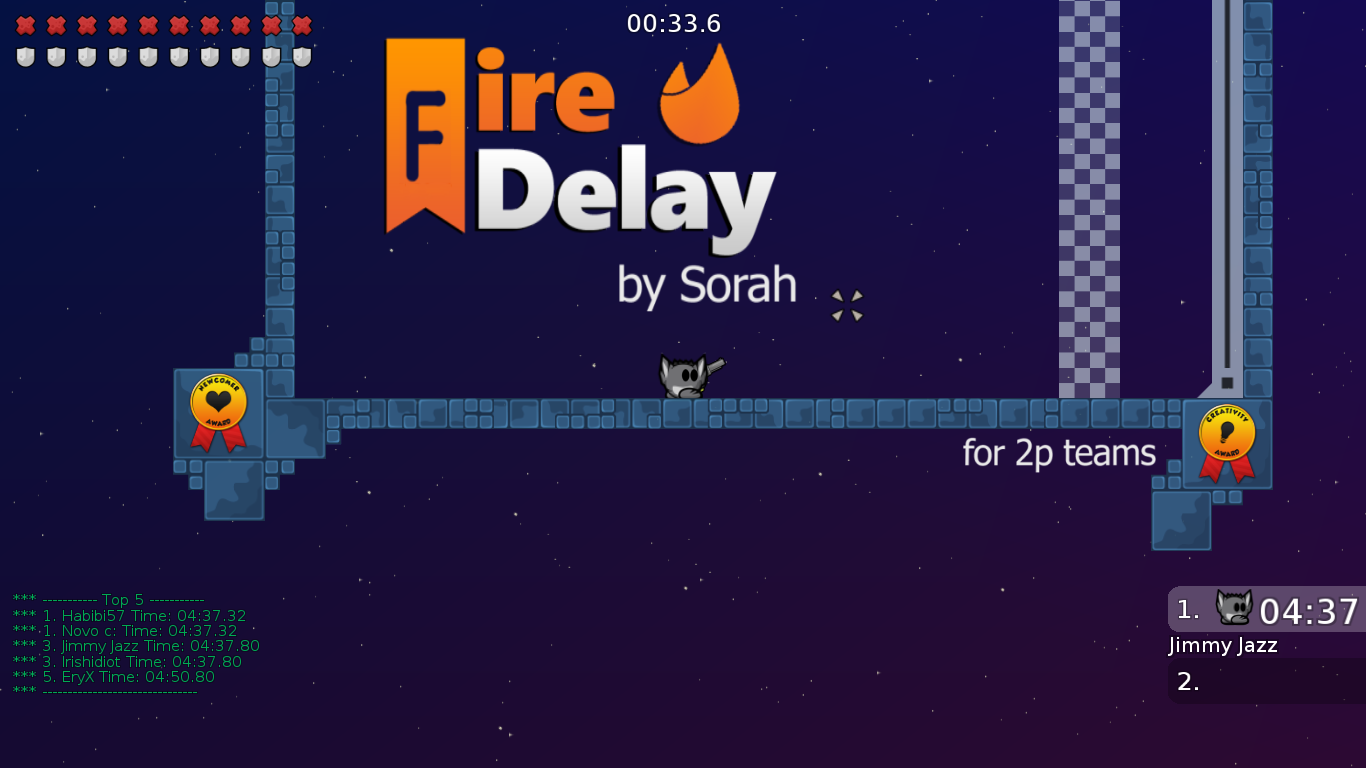Toggle the sparkle indicator under 'by Sorah'
This screenshot has width=1366, height=768.
[846, 305]
